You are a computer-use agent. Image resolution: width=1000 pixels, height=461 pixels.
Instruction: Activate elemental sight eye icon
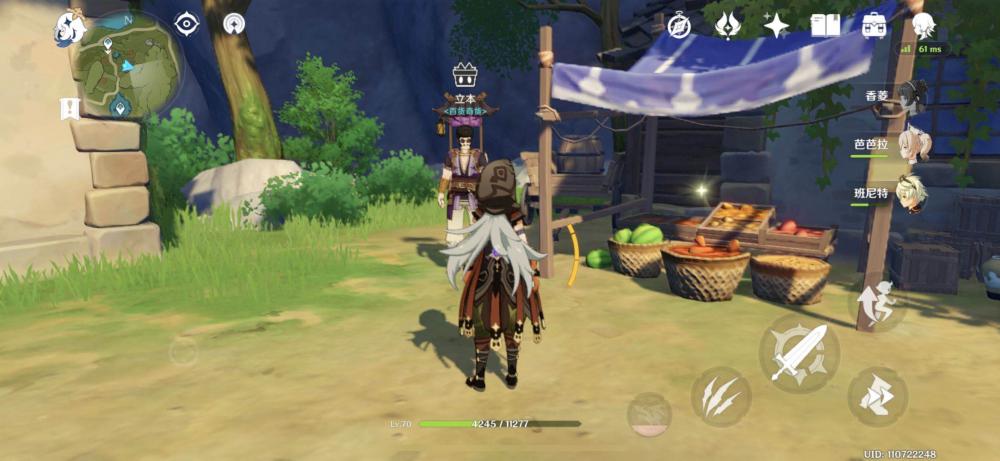pyautogui.click(x=187, y=24)
